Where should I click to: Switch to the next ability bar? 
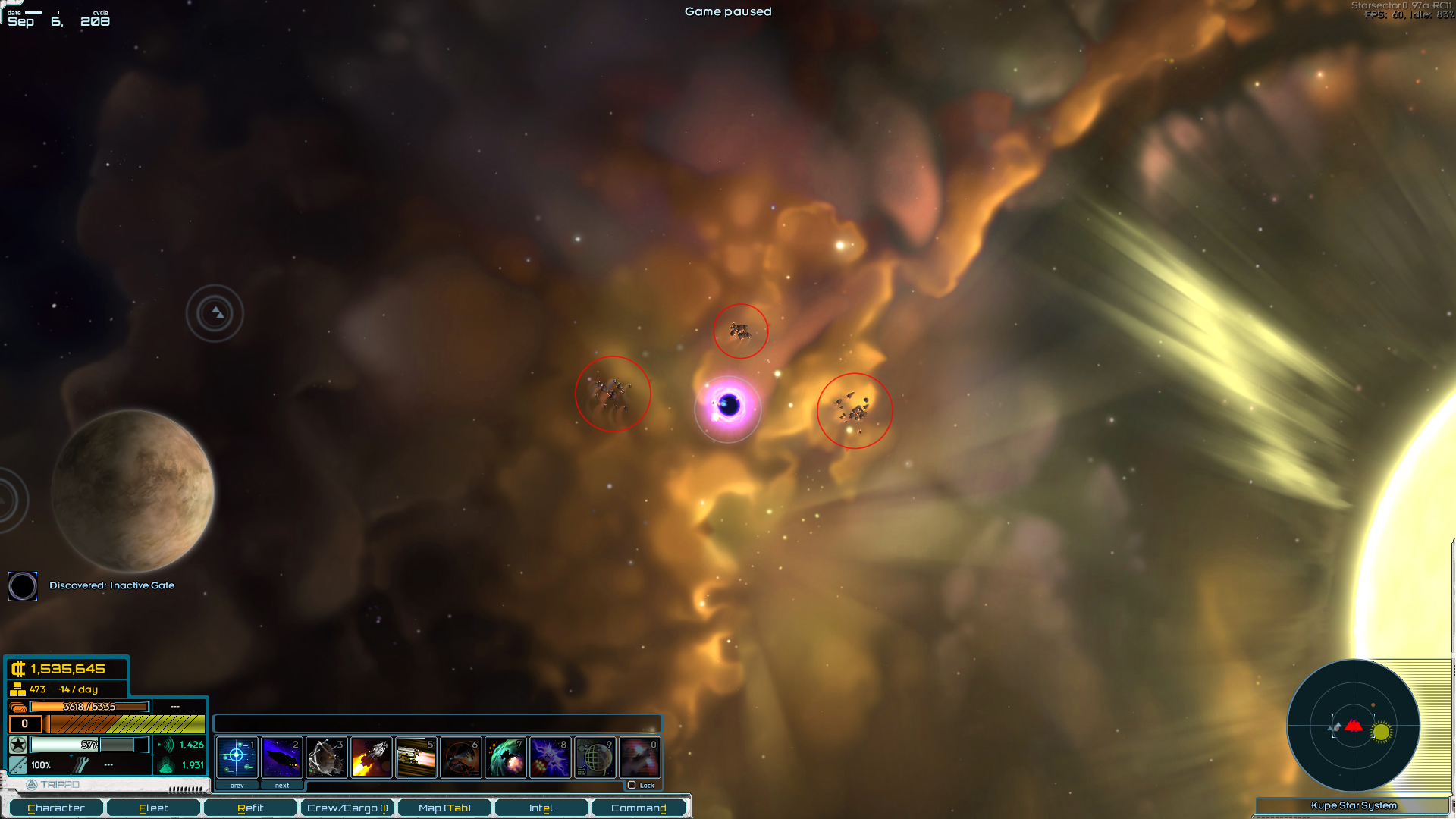282,786
